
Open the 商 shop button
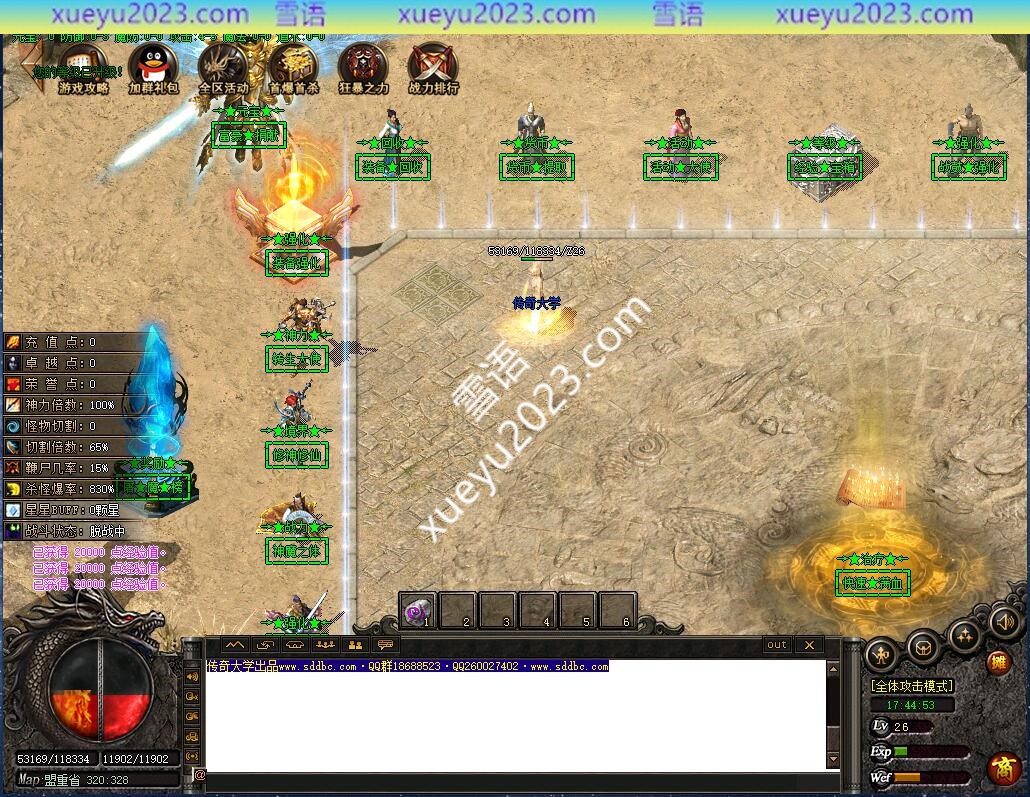point(1003,768)
